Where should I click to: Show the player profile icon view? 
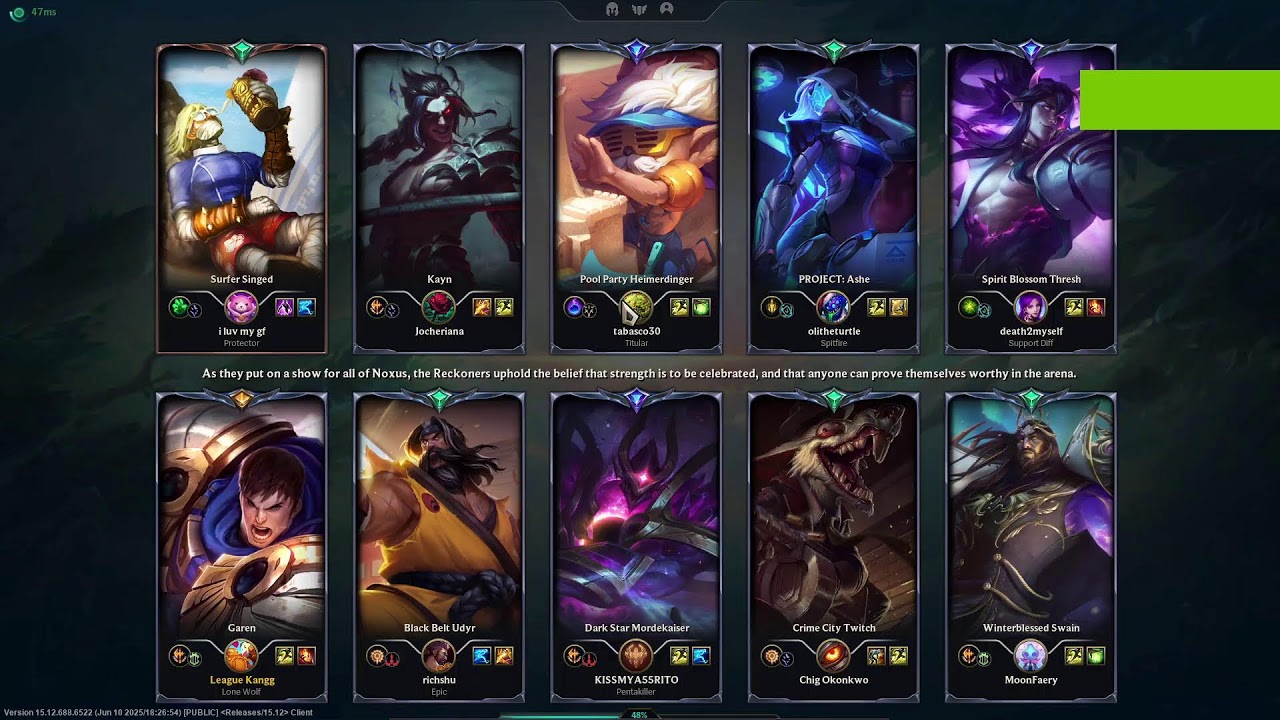[x=666, y=9]
